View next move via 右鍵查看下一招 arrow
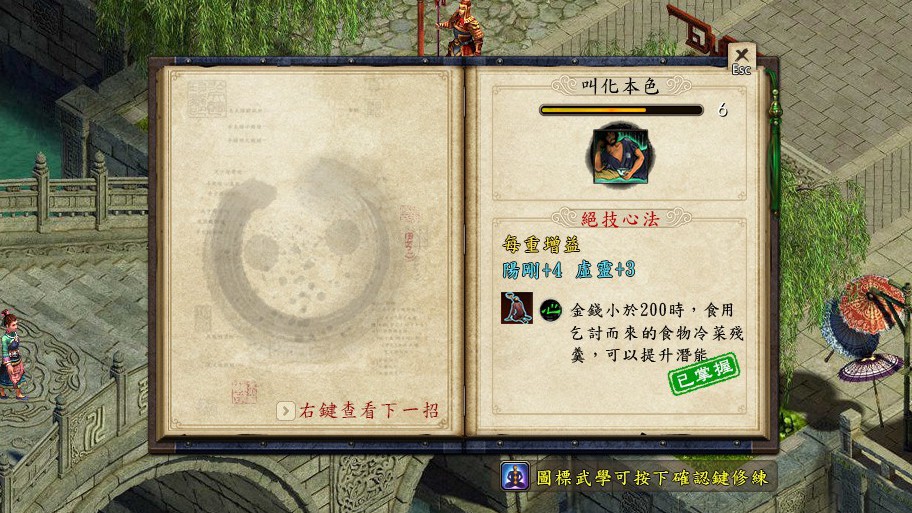 pyautogui.click(x=286, y=410)
